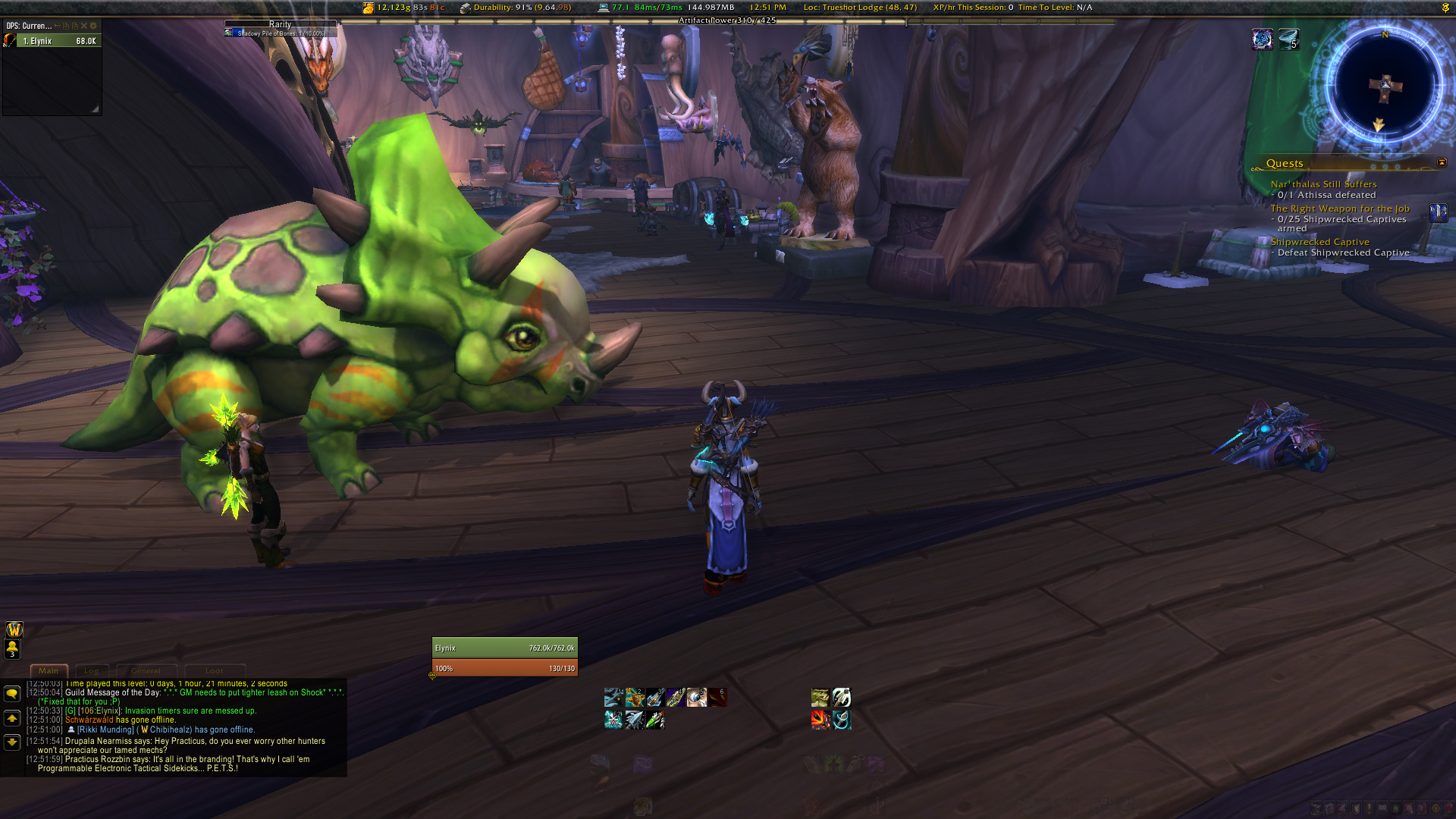Viewport: 1456px width, 819px height.
Task: Open the friends list icon showing 3
Action: [13, 649]
